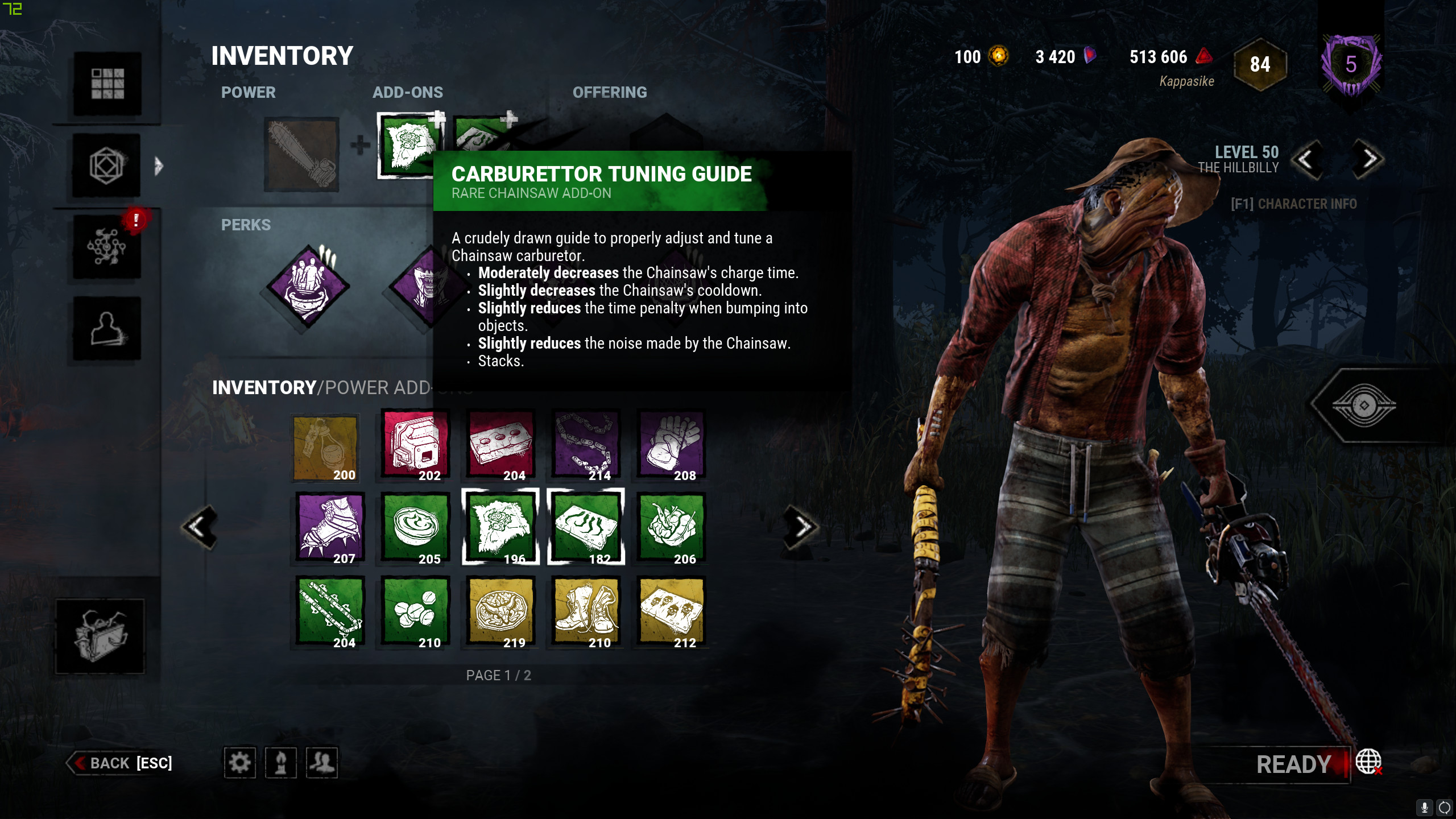Click the shrine statue icon near the gear

tap(281, 763)
